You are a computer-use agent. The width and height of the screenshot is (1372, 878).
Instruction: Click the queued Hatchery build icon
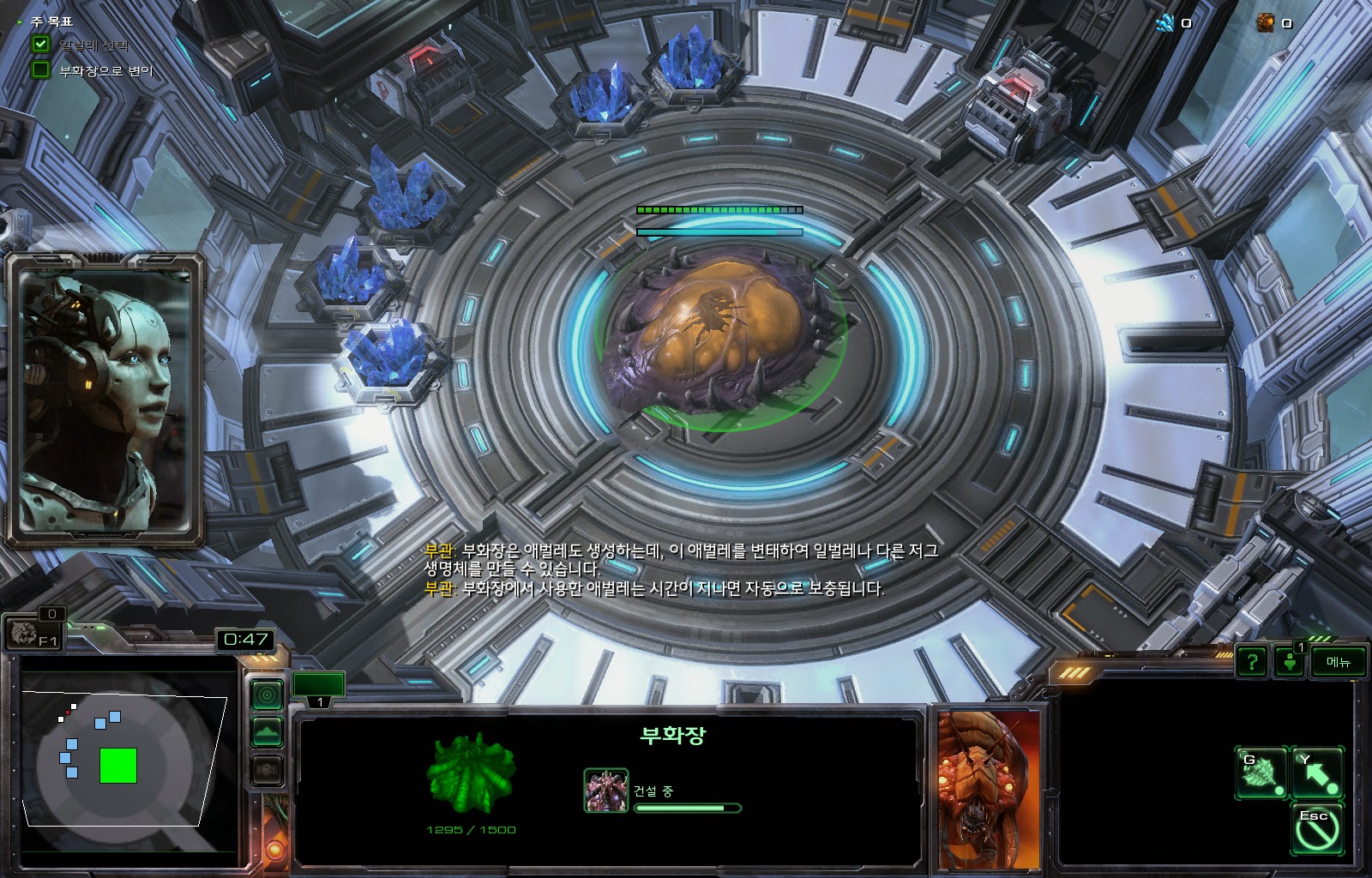(x=605, y=790)
